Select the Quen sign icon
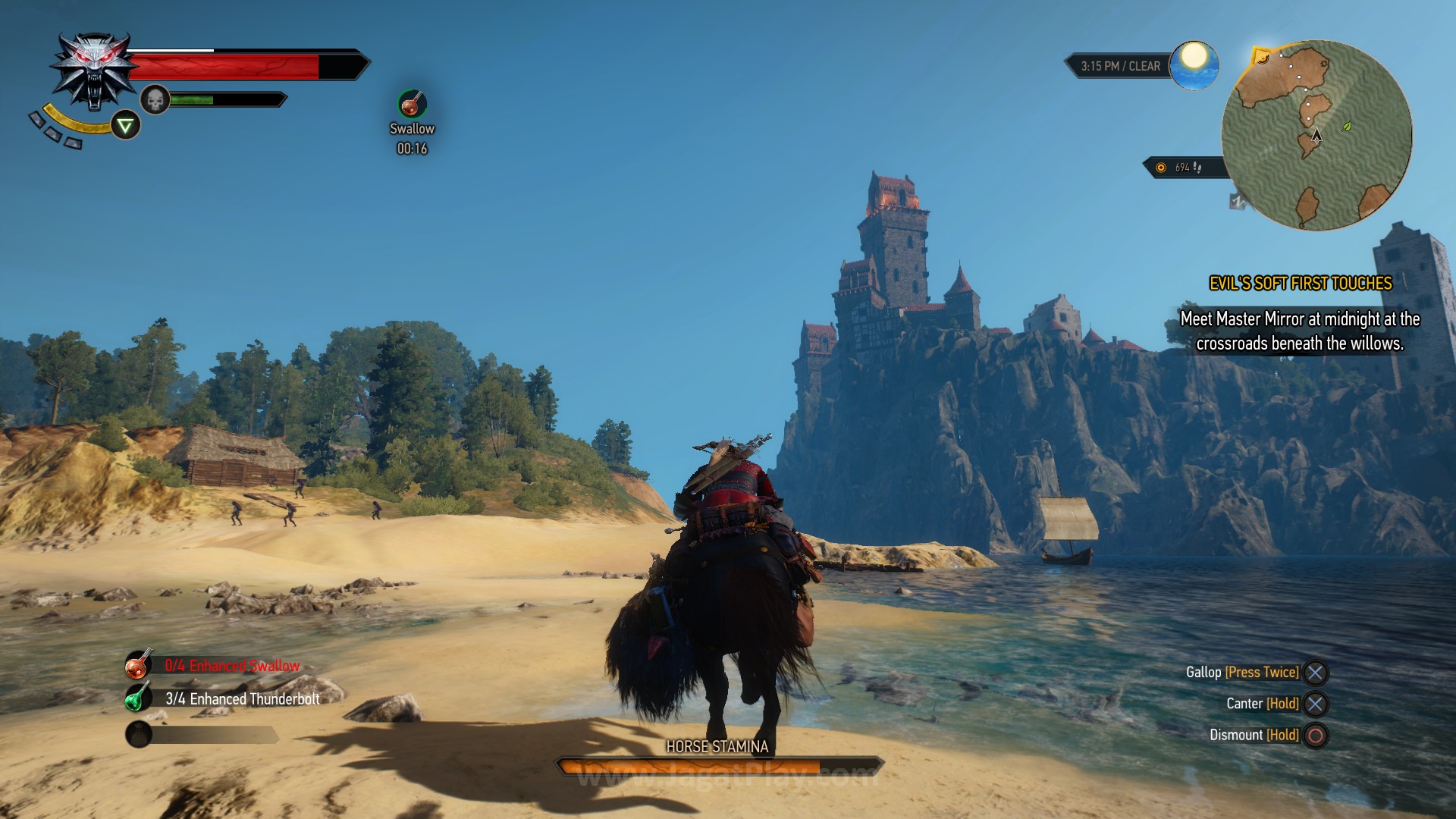This screenshot has height=819, width=1456. point(125,125)
